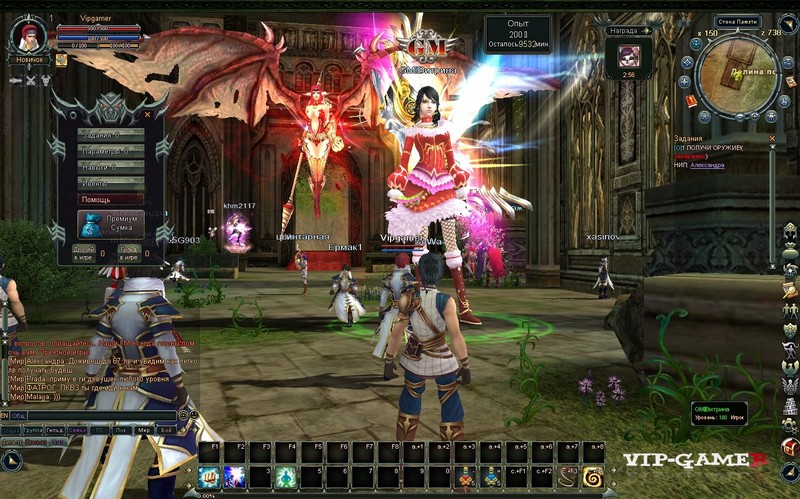Open the Стена Памяти location label
The height and width of the screenshot is (499, 800).
(x=737, y=21)
